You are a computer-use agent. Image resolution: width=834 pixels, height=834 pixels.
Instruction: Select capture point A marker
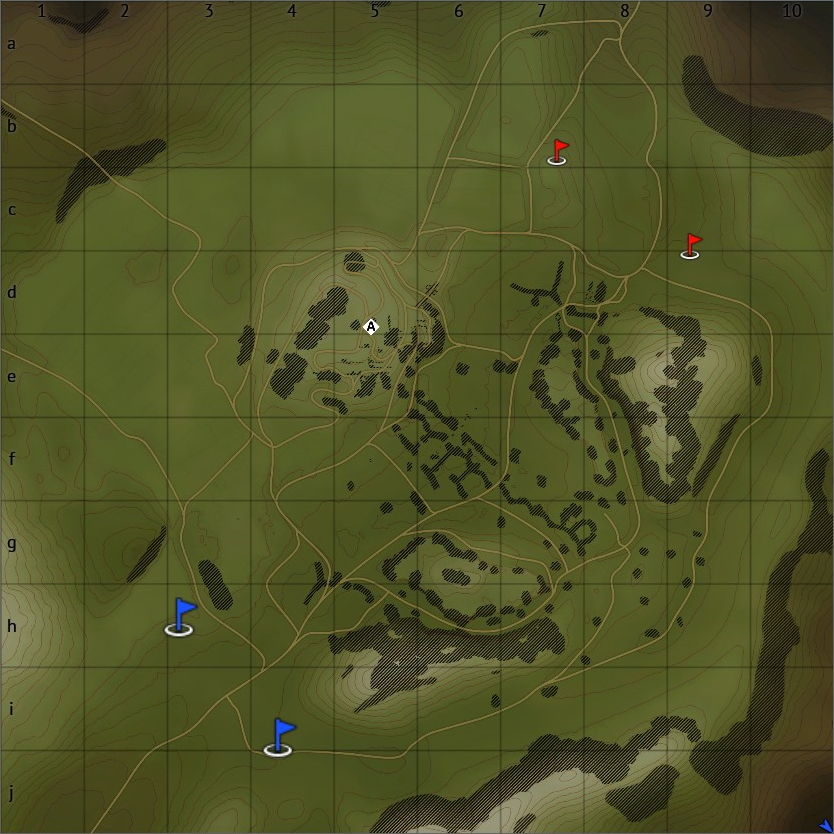[371, 327]
